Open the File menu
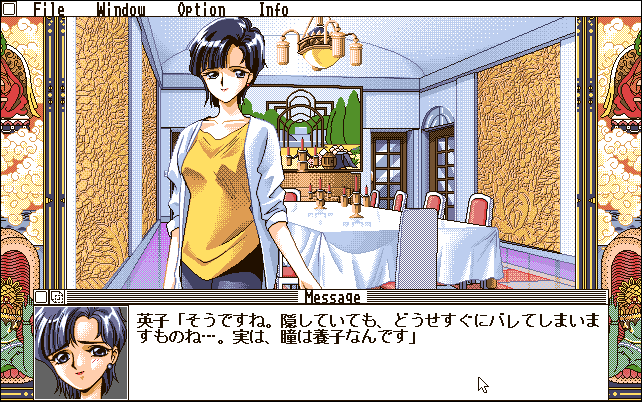The width and height of the screenshot is (642, 402). [48, 10]
